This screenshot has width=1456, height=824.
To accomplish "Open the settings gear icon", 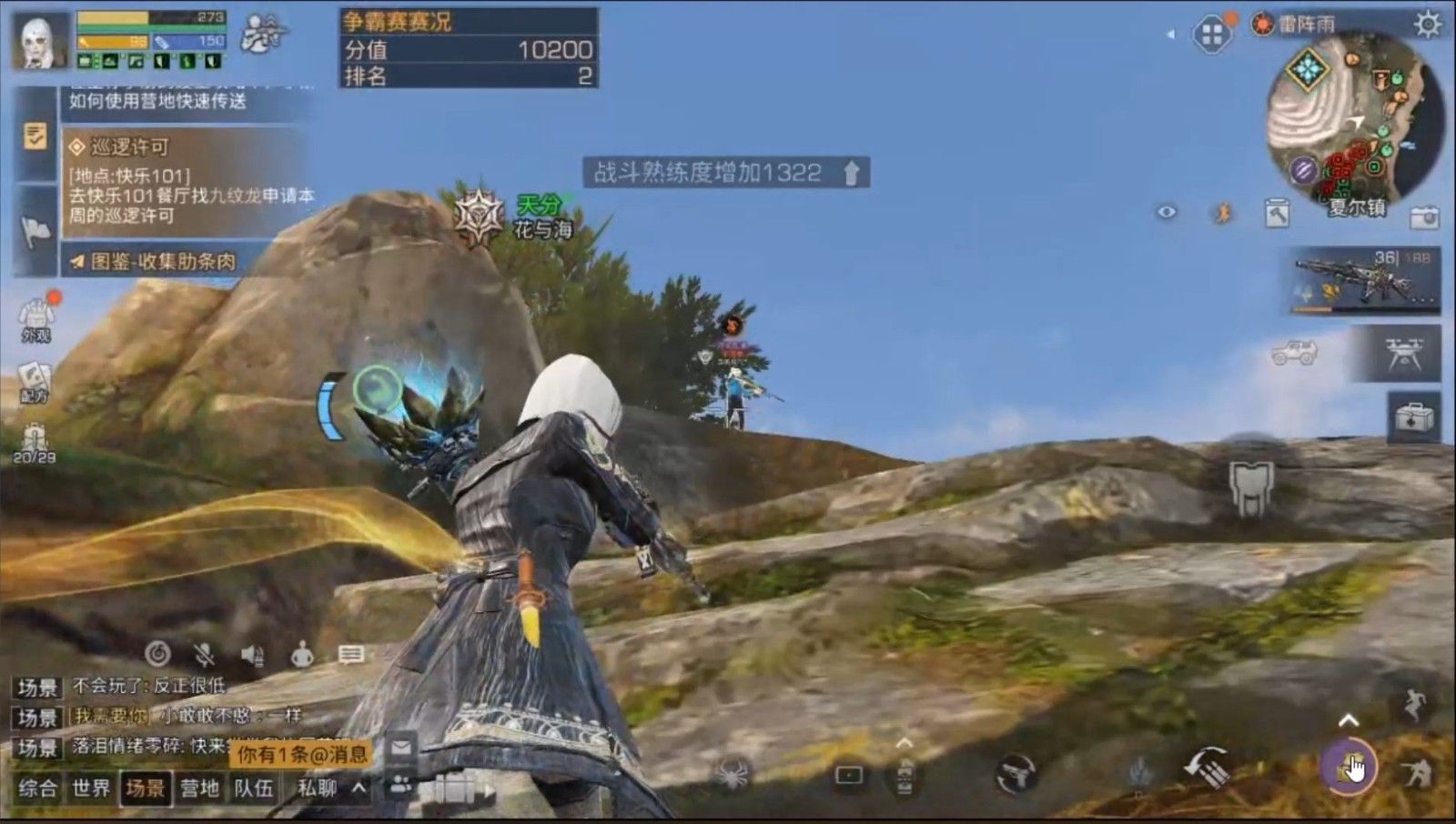I will click(x=1428, y=24).
